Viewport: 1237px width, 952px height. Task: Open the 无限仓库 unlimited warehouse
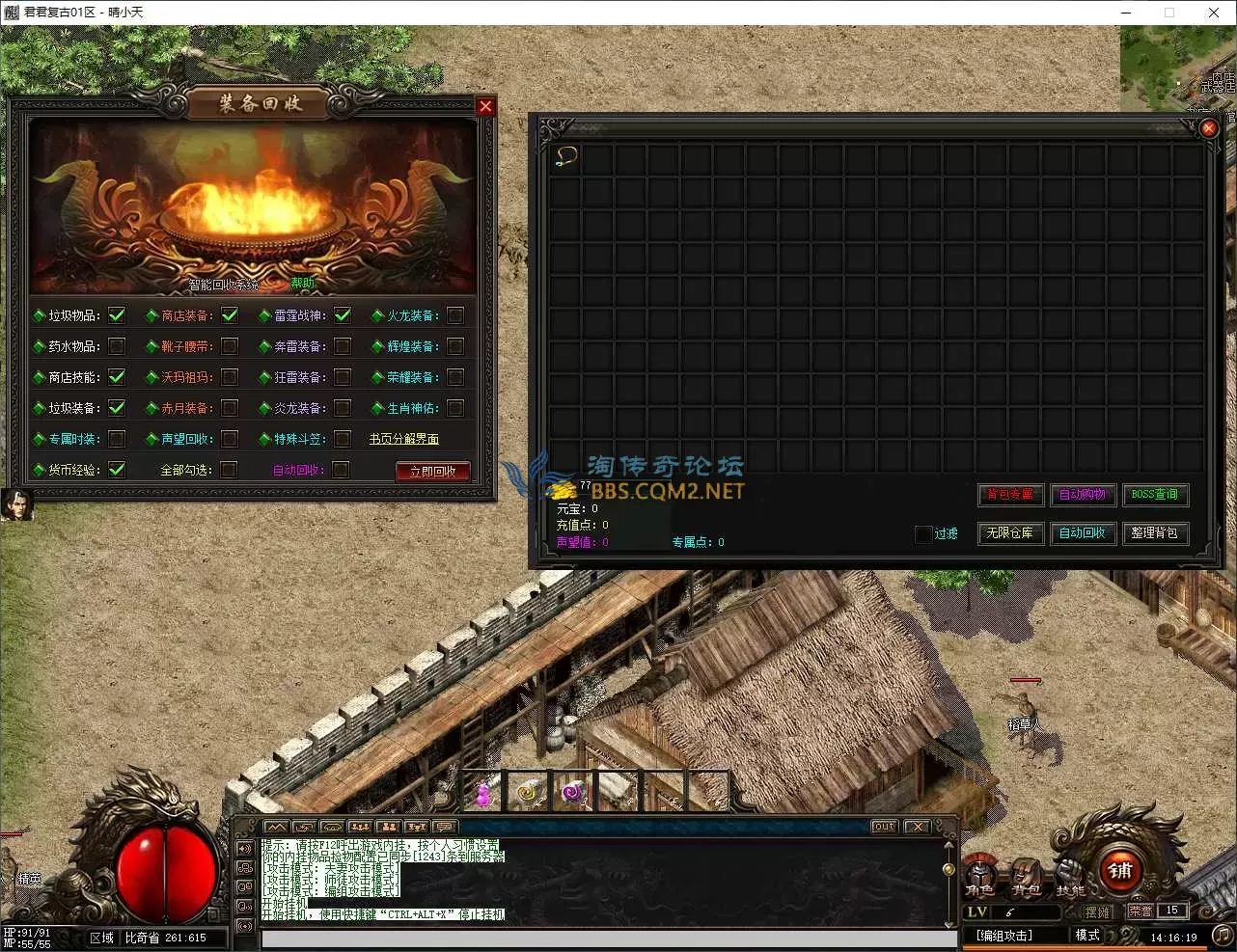coord(1010,532)
